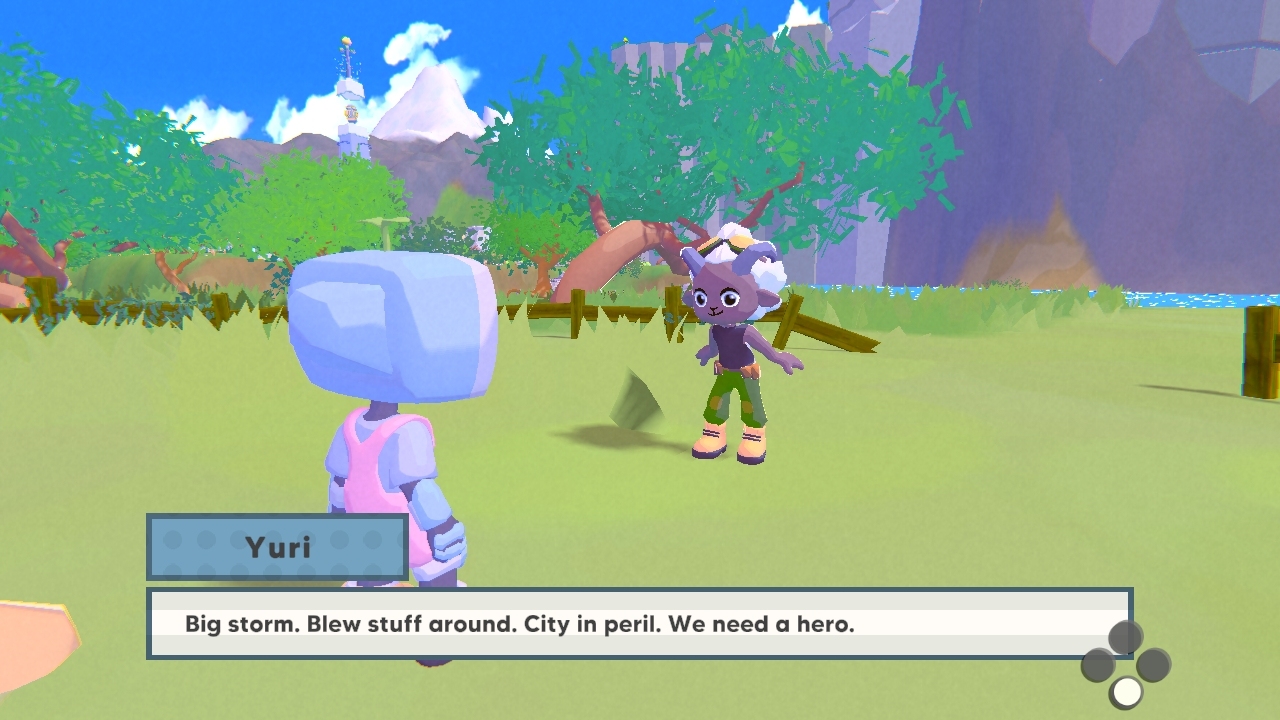Click the Yuri name plate
Image resolution: width=1280 pixels, height=720 pixels.
coord(277,547)
